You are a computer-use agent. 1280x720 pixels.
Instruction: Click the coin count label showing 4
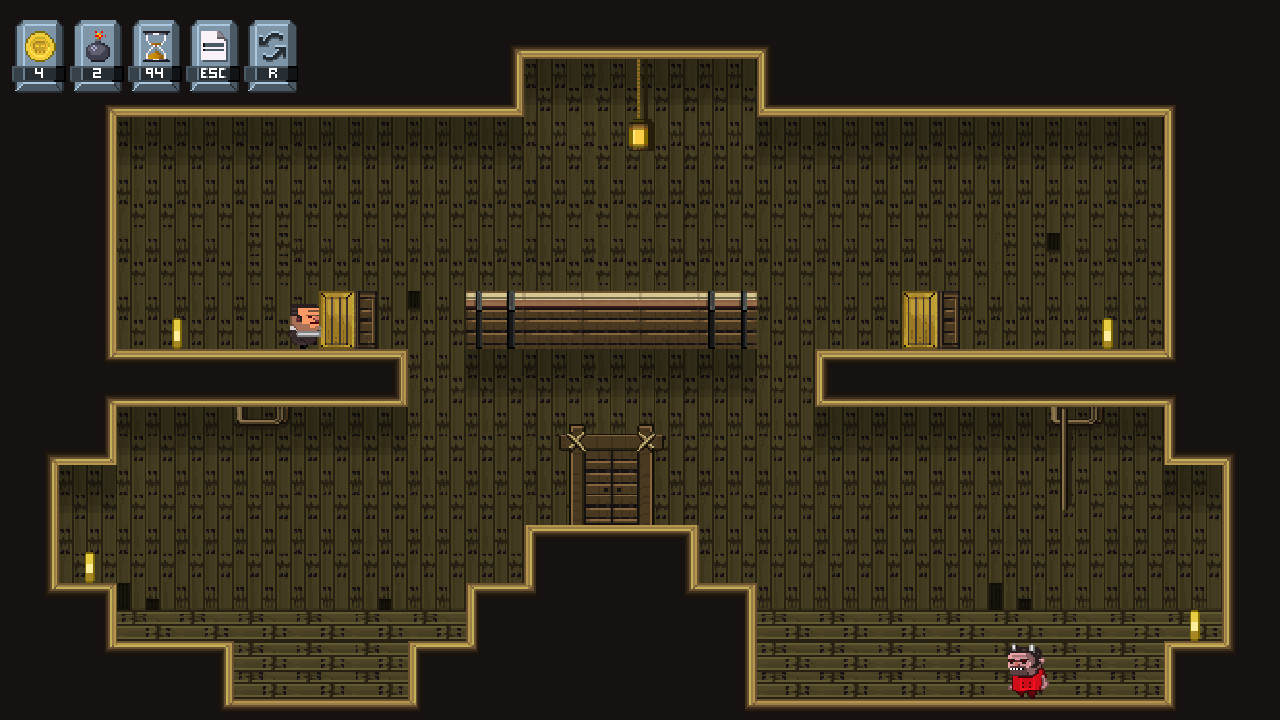37,71
